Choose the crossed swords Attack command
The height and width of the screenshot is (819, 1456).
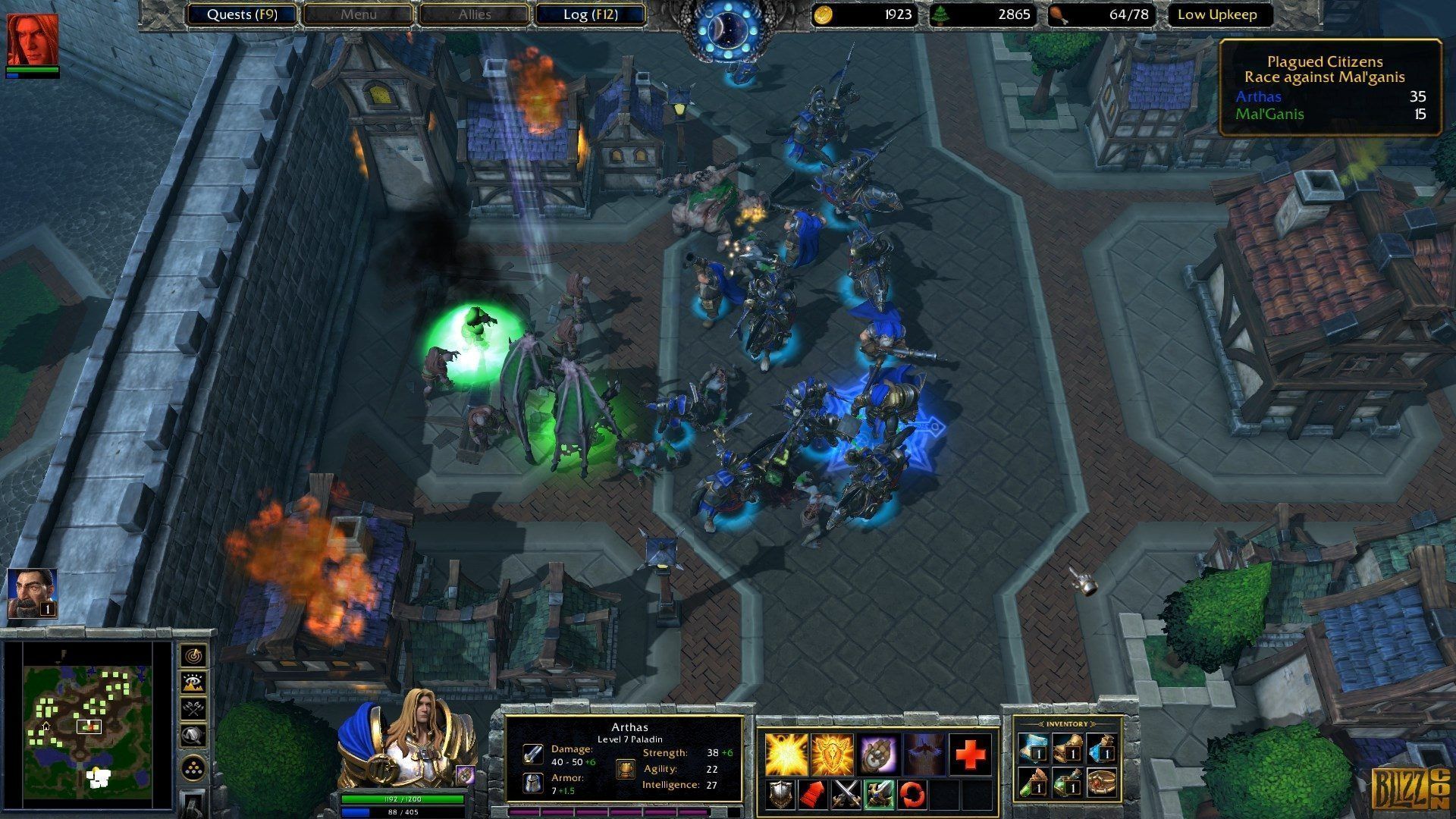846,794
